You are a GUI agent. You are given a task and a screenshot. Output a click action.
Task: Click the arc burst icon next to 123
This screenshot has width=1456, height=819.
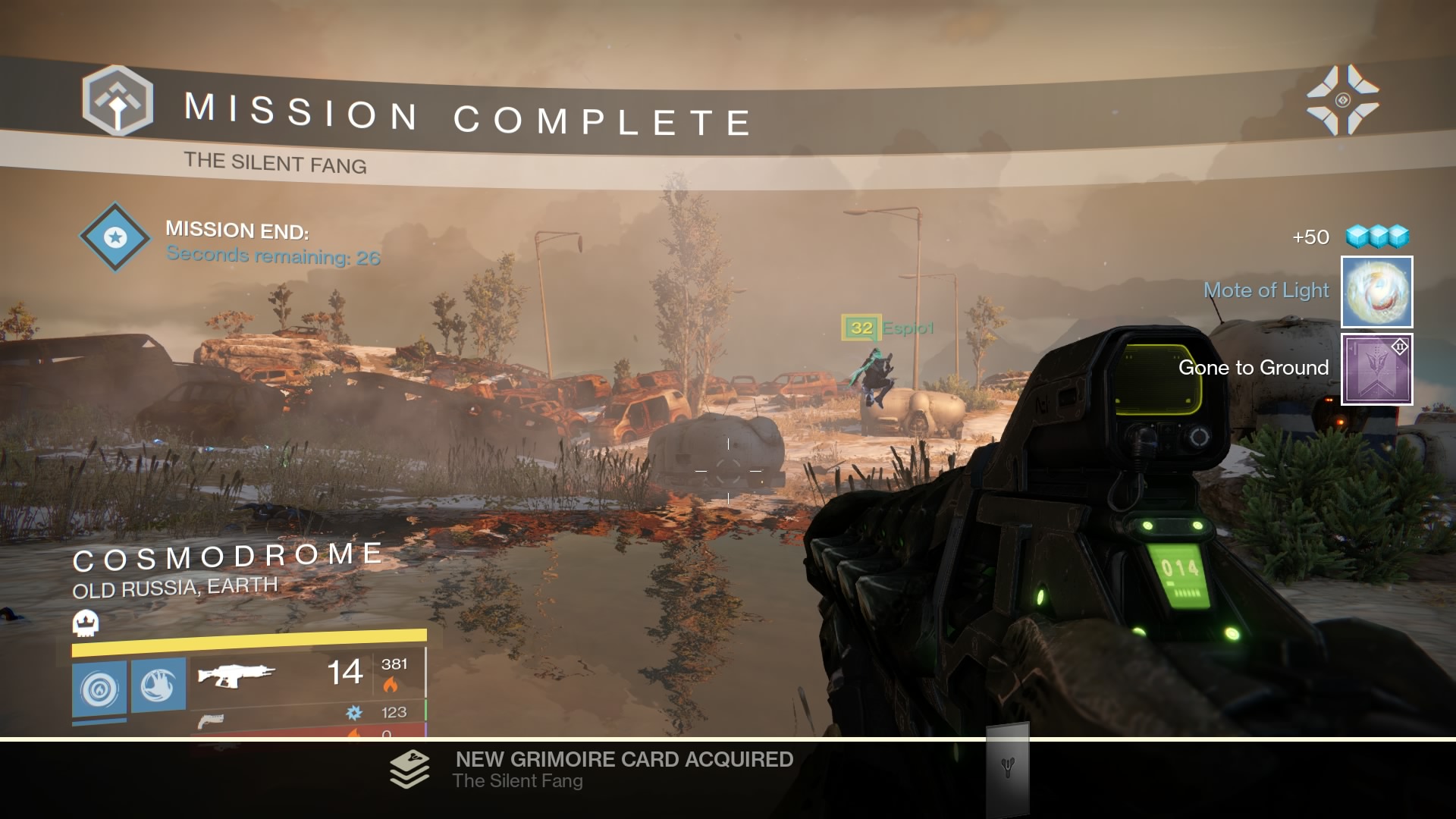coord(353,713)
